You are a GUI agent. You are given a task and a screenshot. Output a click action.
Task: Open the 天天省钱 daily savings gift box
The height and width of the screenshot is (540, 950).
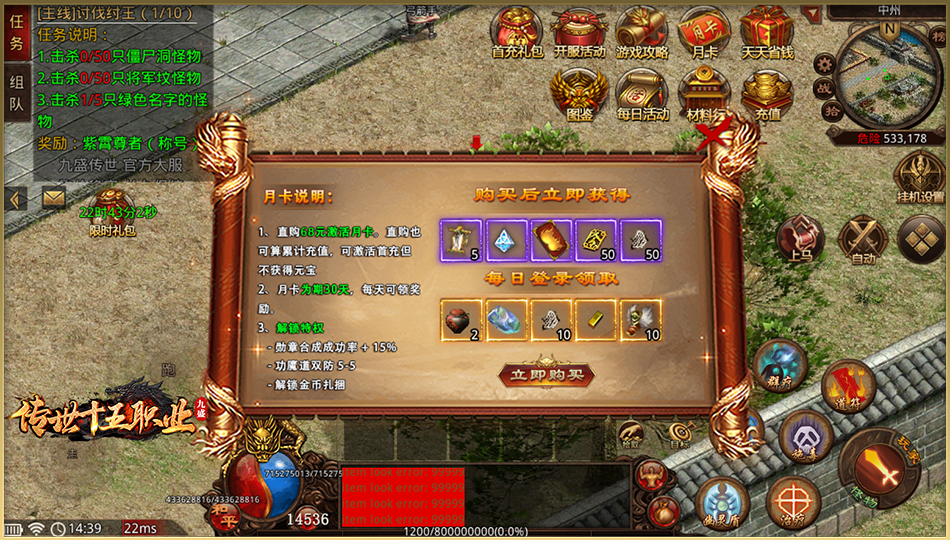coord(767,32)
